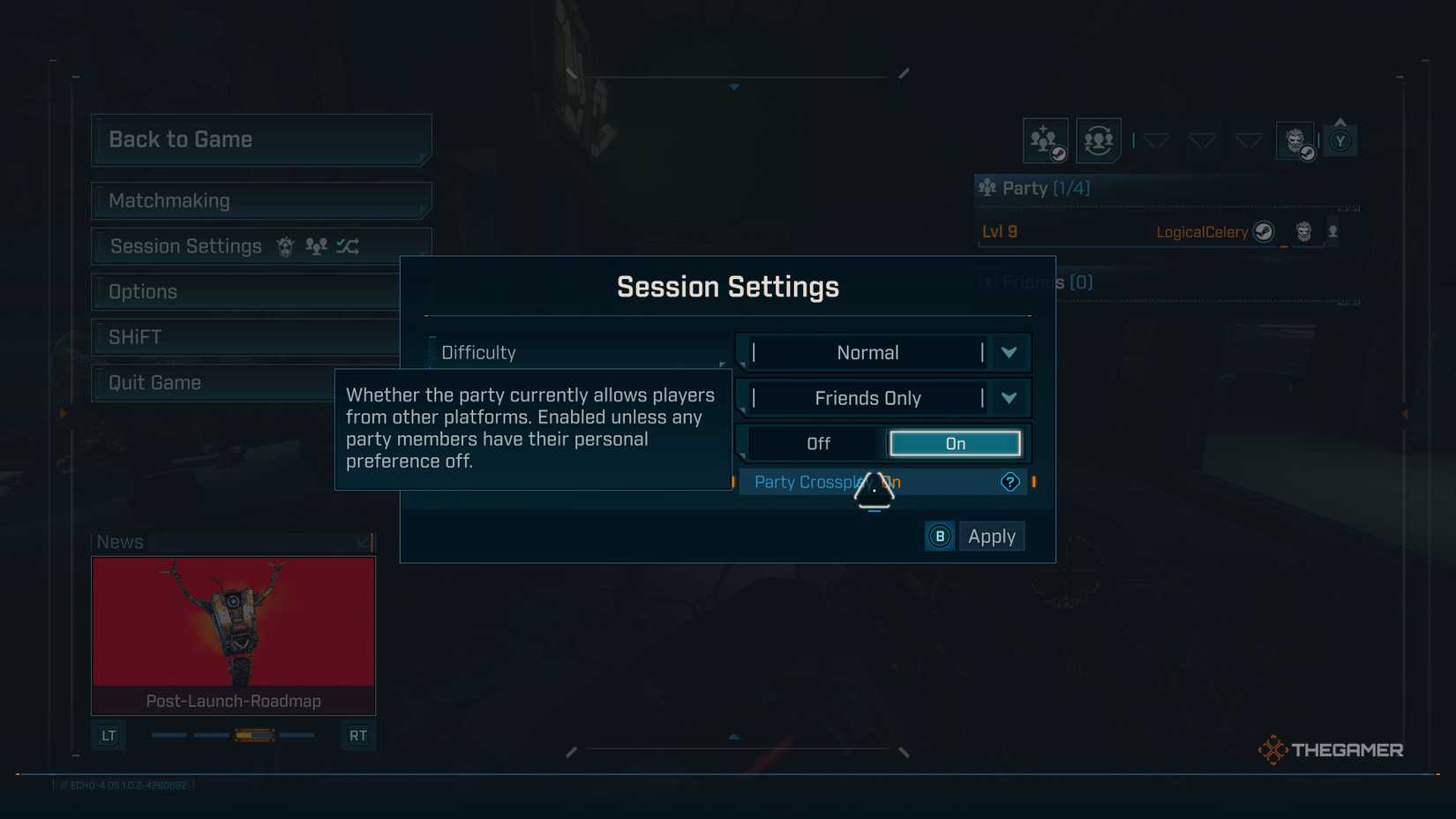Click the question mark help icon for Party Crossplay
1456x819 pixels.
1009,482
